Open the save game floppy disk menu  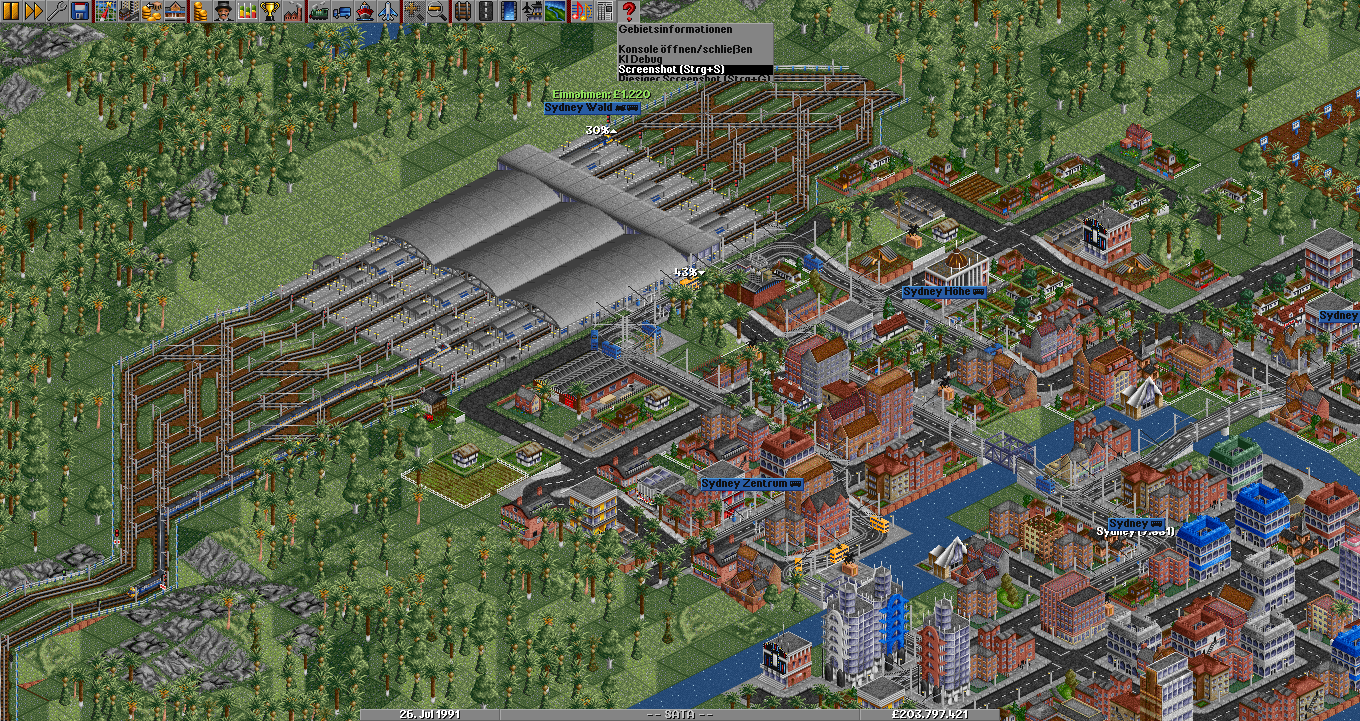[78, 11]
